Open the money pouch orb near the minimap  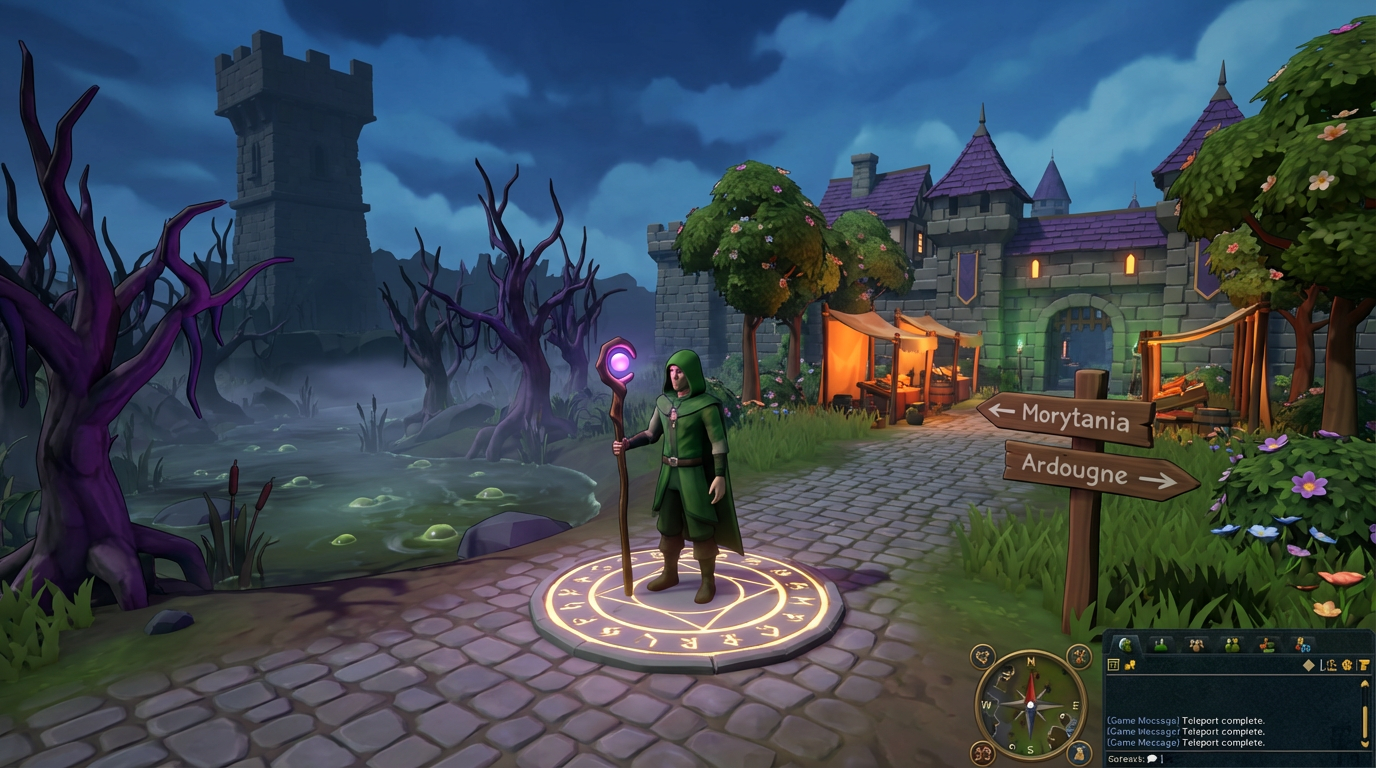(1079, 752)
